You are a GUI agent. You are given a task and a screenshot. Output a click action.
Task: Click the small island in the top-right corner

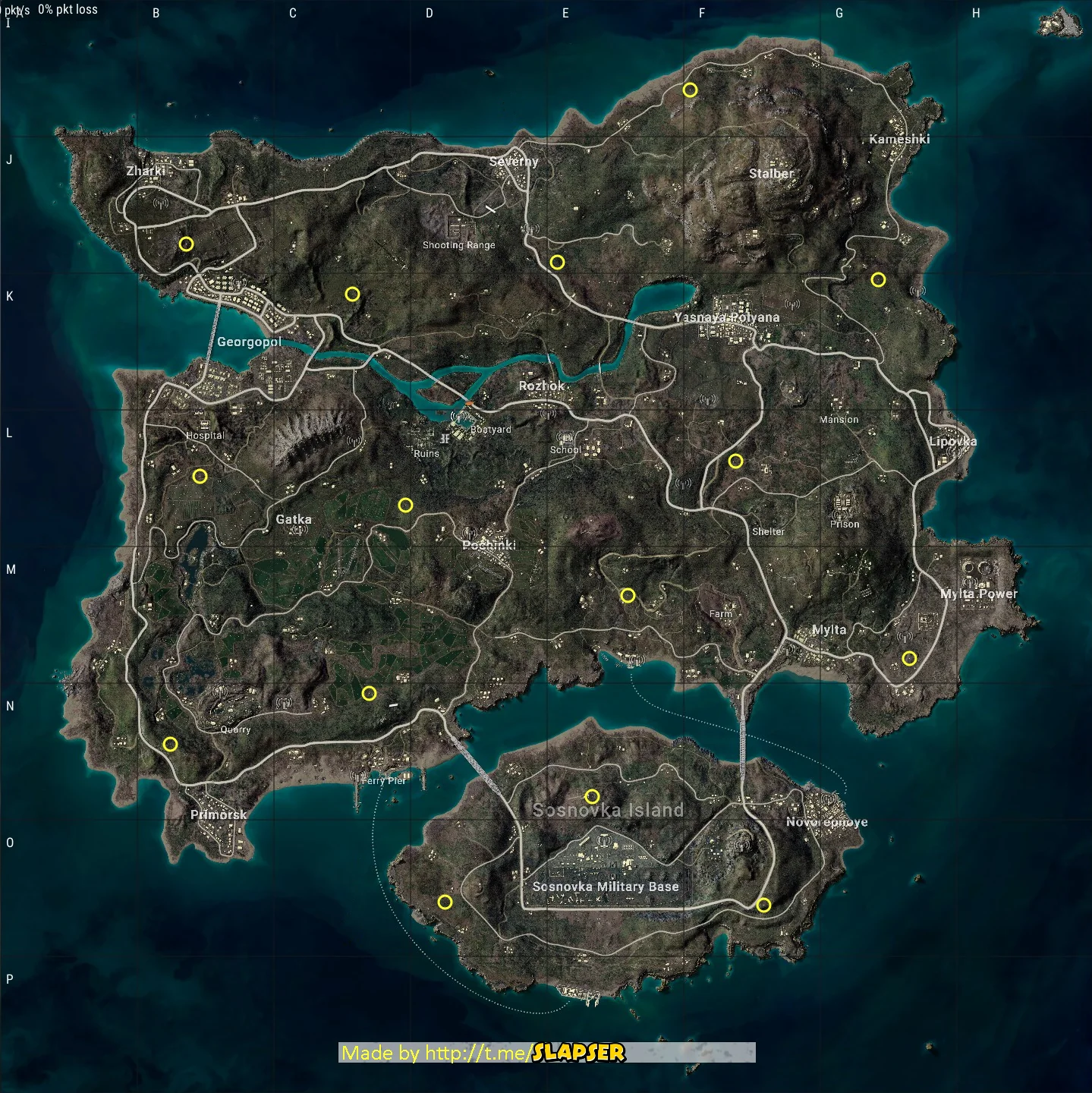(x=1057, y=21)
